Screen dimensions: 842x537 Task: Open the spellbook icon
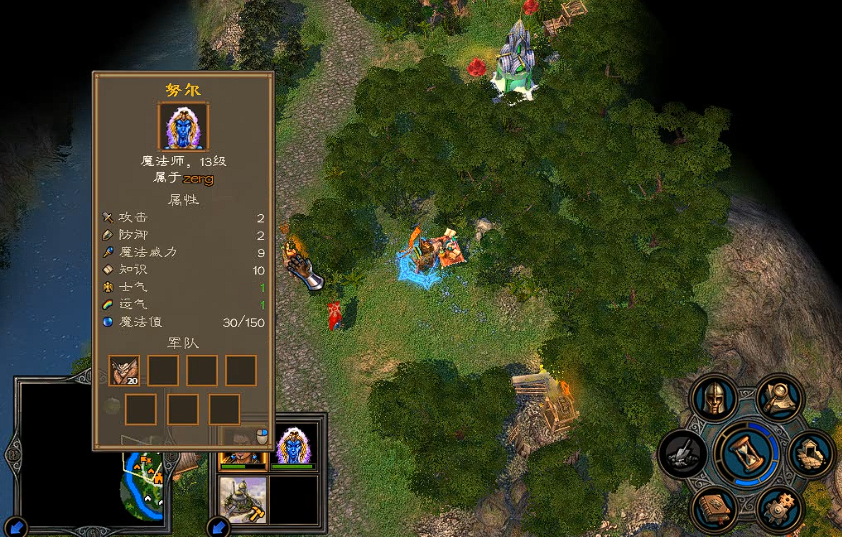click(x=714, y=508)
